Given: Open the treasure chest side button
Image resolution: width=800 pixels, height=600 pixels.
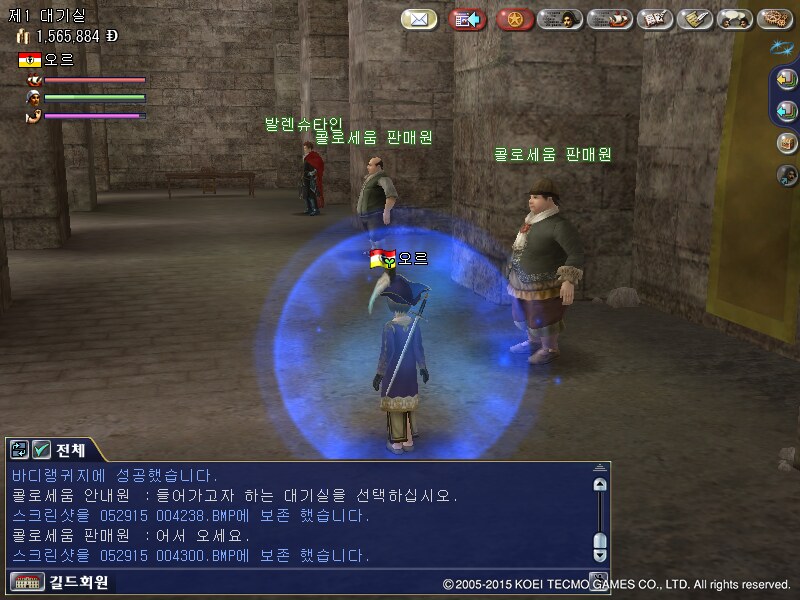Looking at the screenshot, I should (786, 143).
